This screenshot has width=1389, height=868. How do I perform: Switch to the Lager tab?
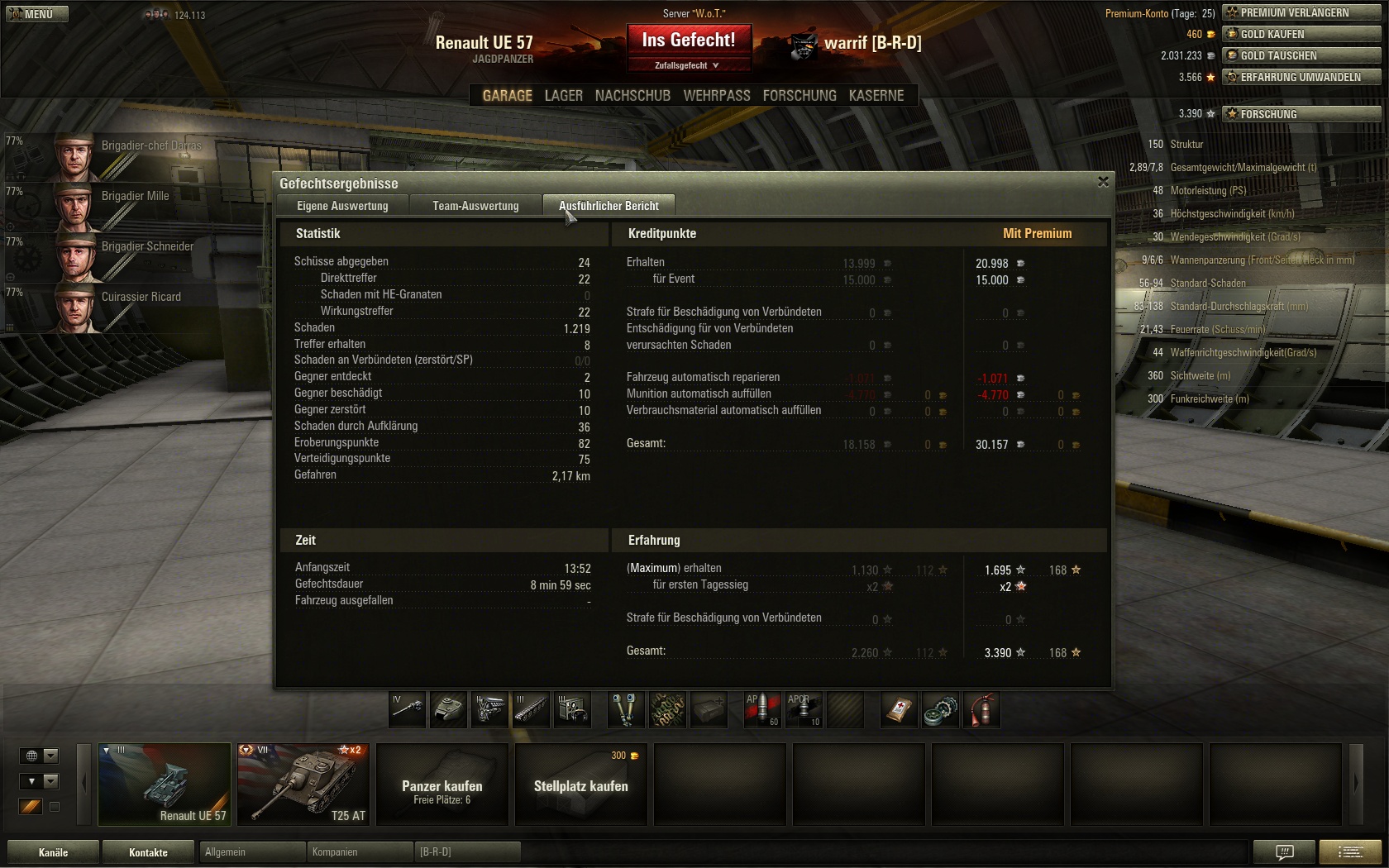point(563,96)
